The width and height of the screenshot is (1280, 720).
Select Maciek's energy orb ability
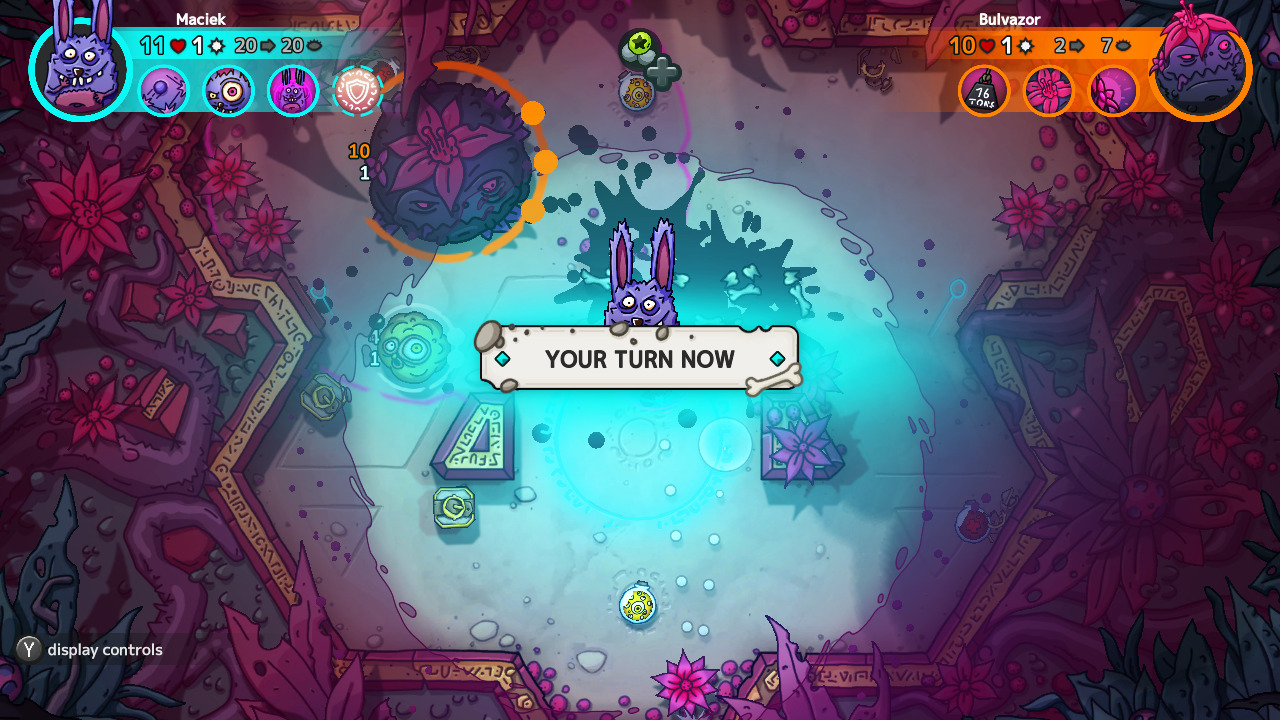pyautogui.click(x=163, y=90)
